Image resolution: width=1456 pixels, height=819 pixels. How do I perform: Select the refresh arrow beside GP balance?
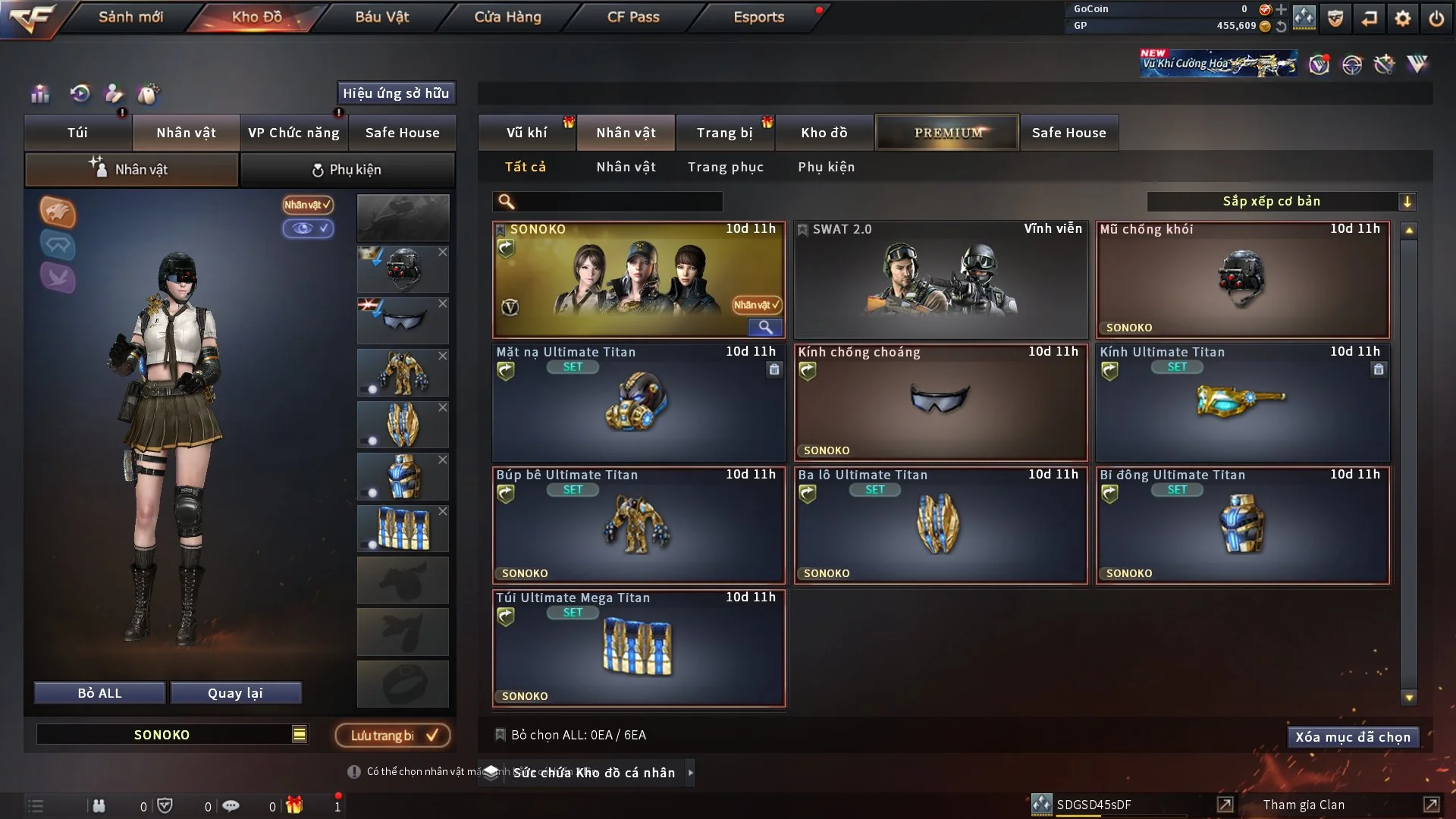click(x=1282, y=25)
